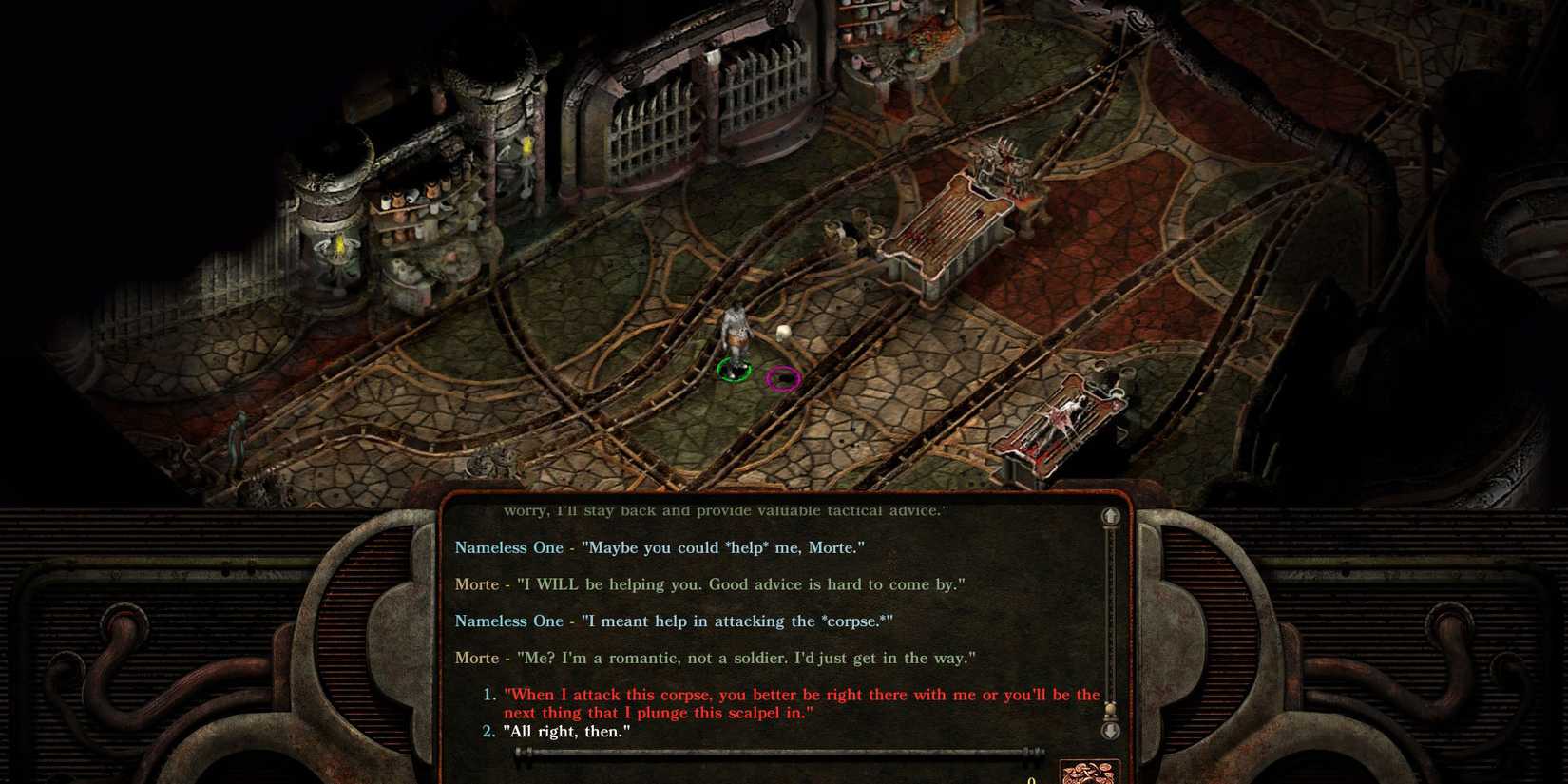
Task: Click the scroll-up arrow on the dialogue window
Action: pyautogui.click(x=1111, y=516)
